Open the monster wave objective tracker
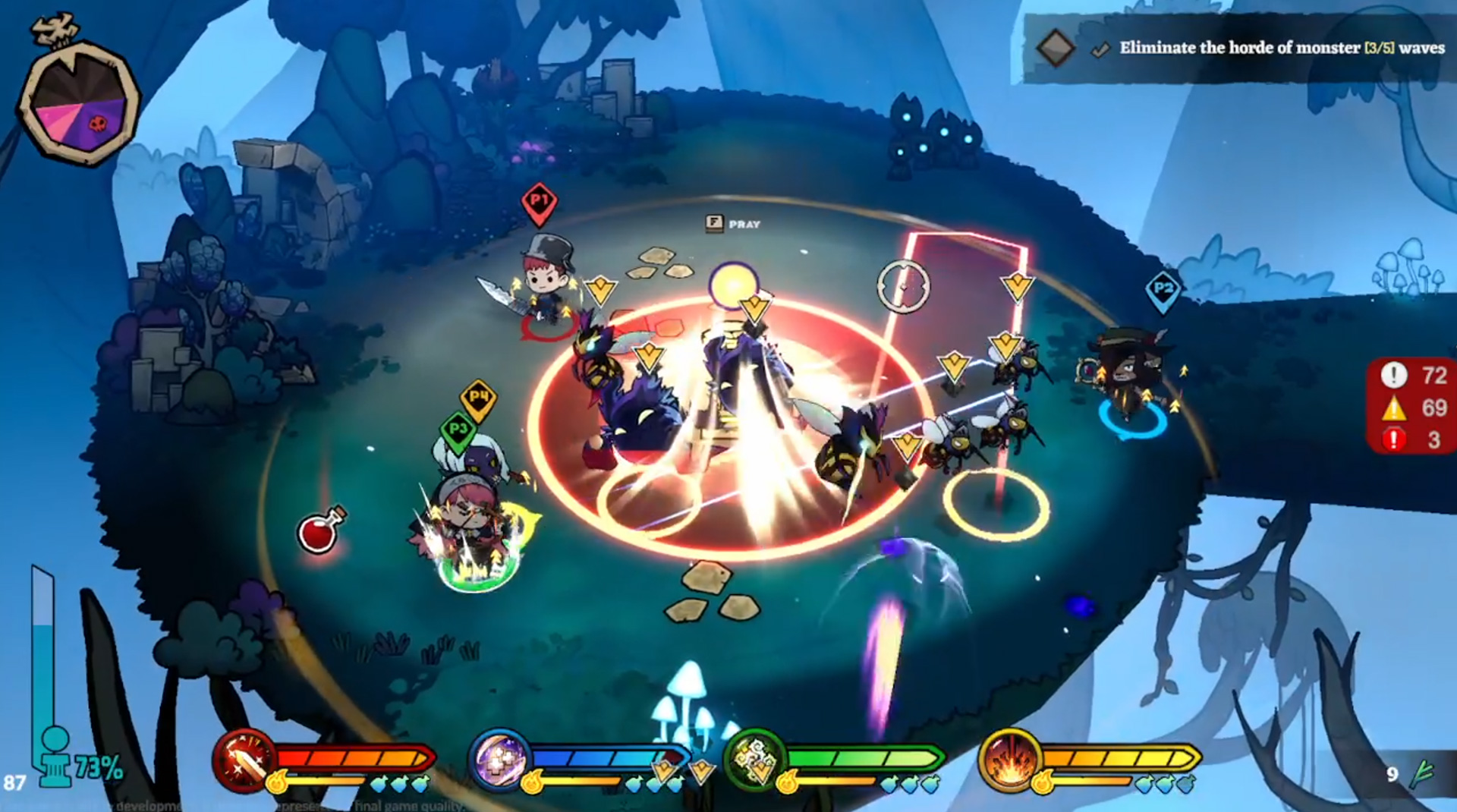 tap(1237, 49)
